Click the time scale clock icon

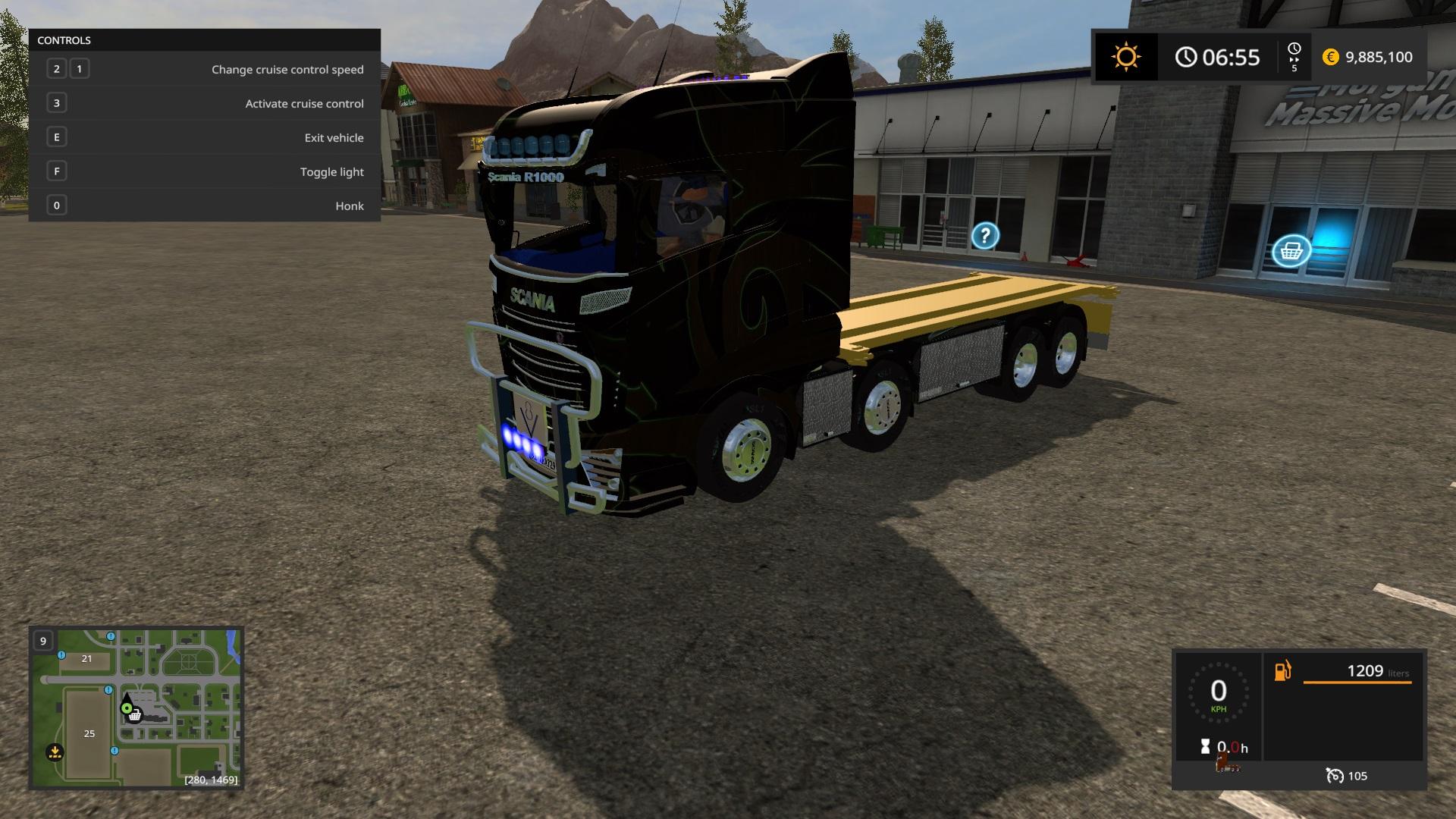click(x=1294, y=49)
